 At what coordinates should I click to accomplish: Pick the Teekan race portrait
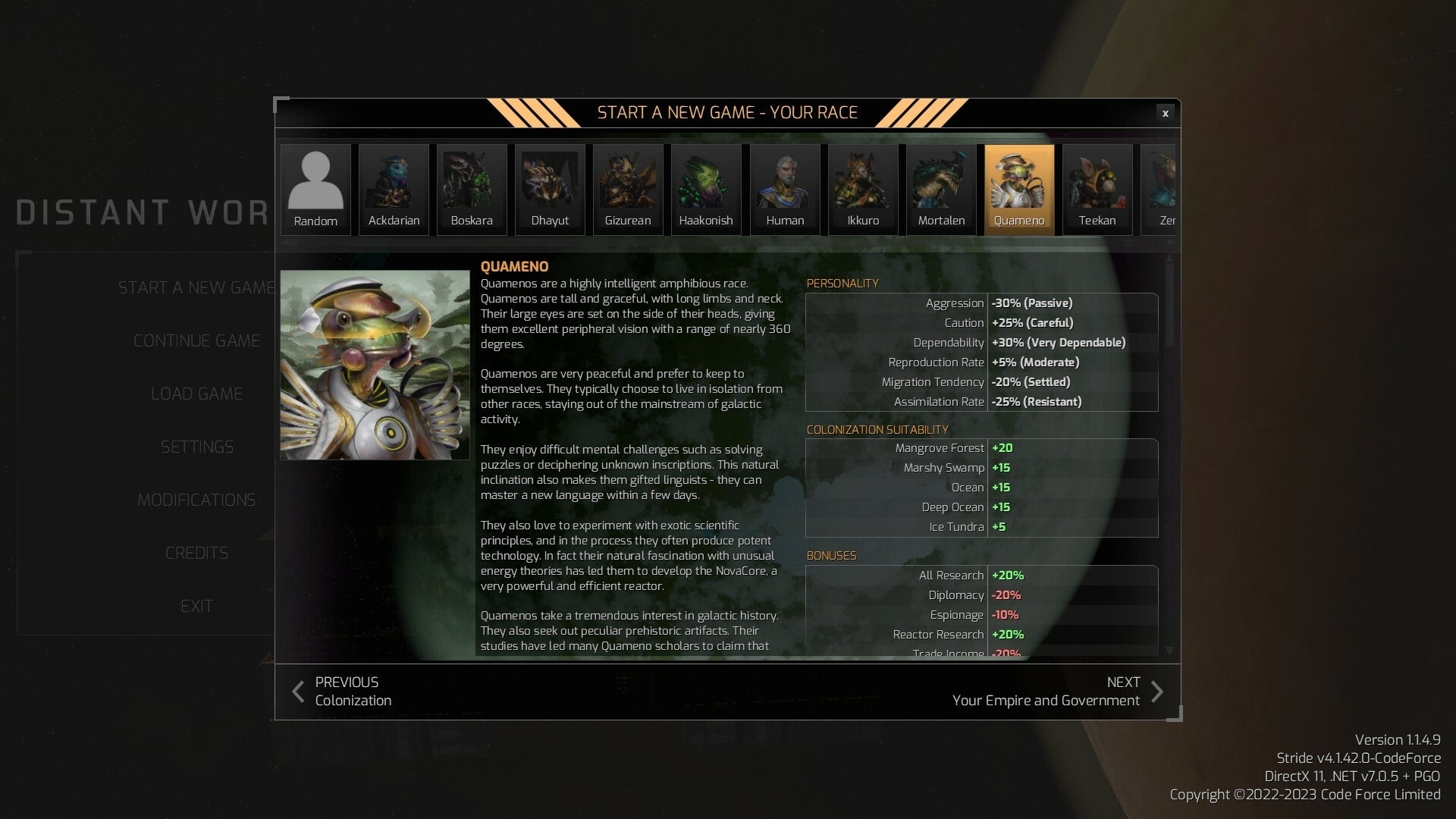1097,186
